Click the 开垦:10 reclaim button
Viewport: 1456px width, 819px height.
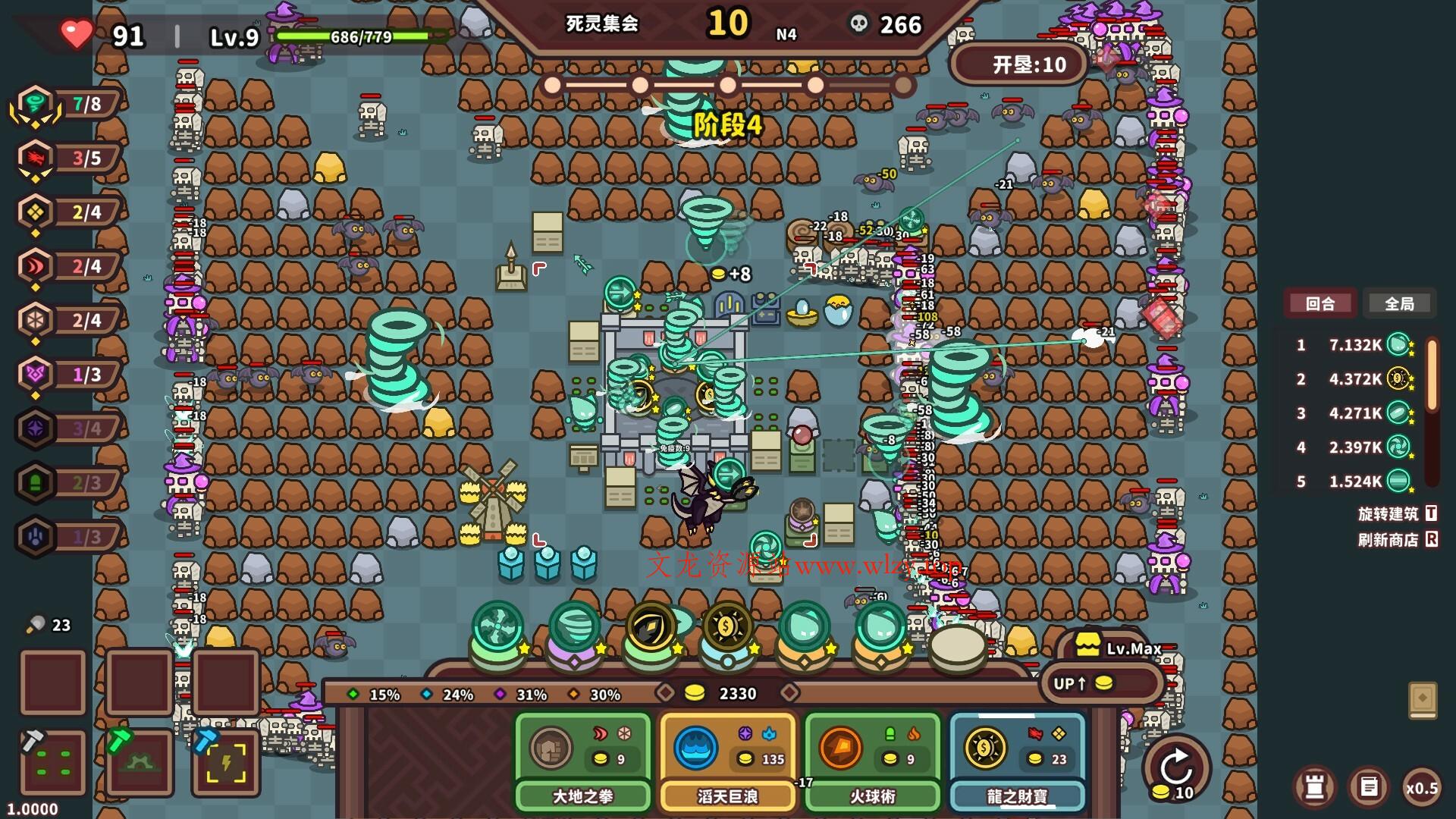pos(1018,65)
